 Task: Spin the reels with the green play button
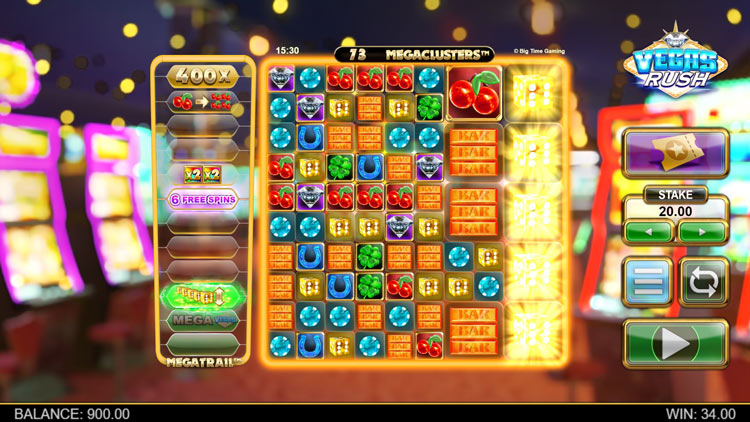coord(675,344)
